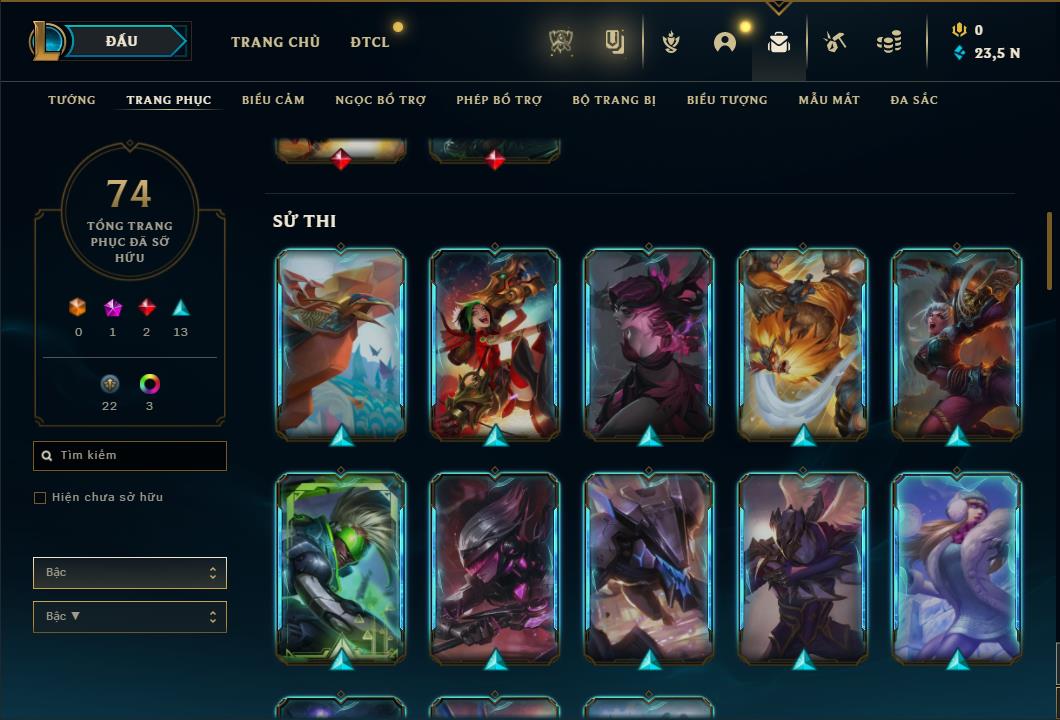The image size is (1060, 720).
Task: Toggle the Hiện chưa sở hữu checkbox
Action: 40,498
